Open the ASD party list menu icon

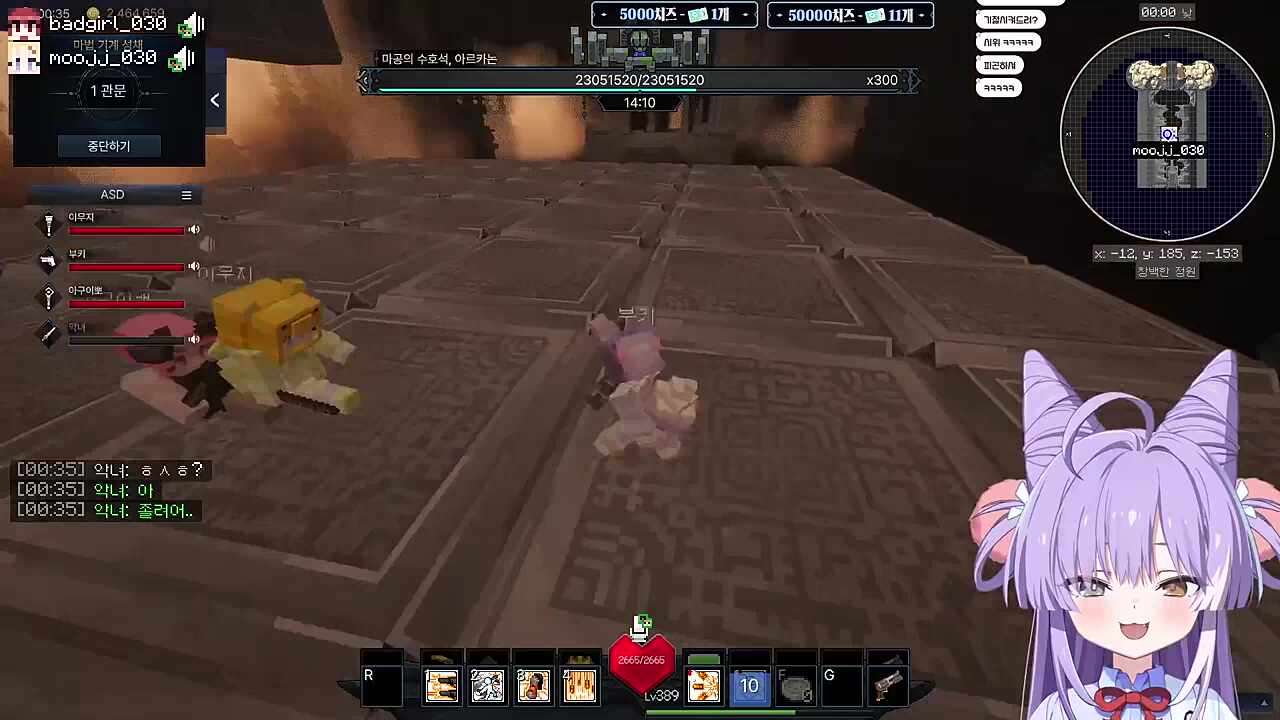[x=186, y=195]
